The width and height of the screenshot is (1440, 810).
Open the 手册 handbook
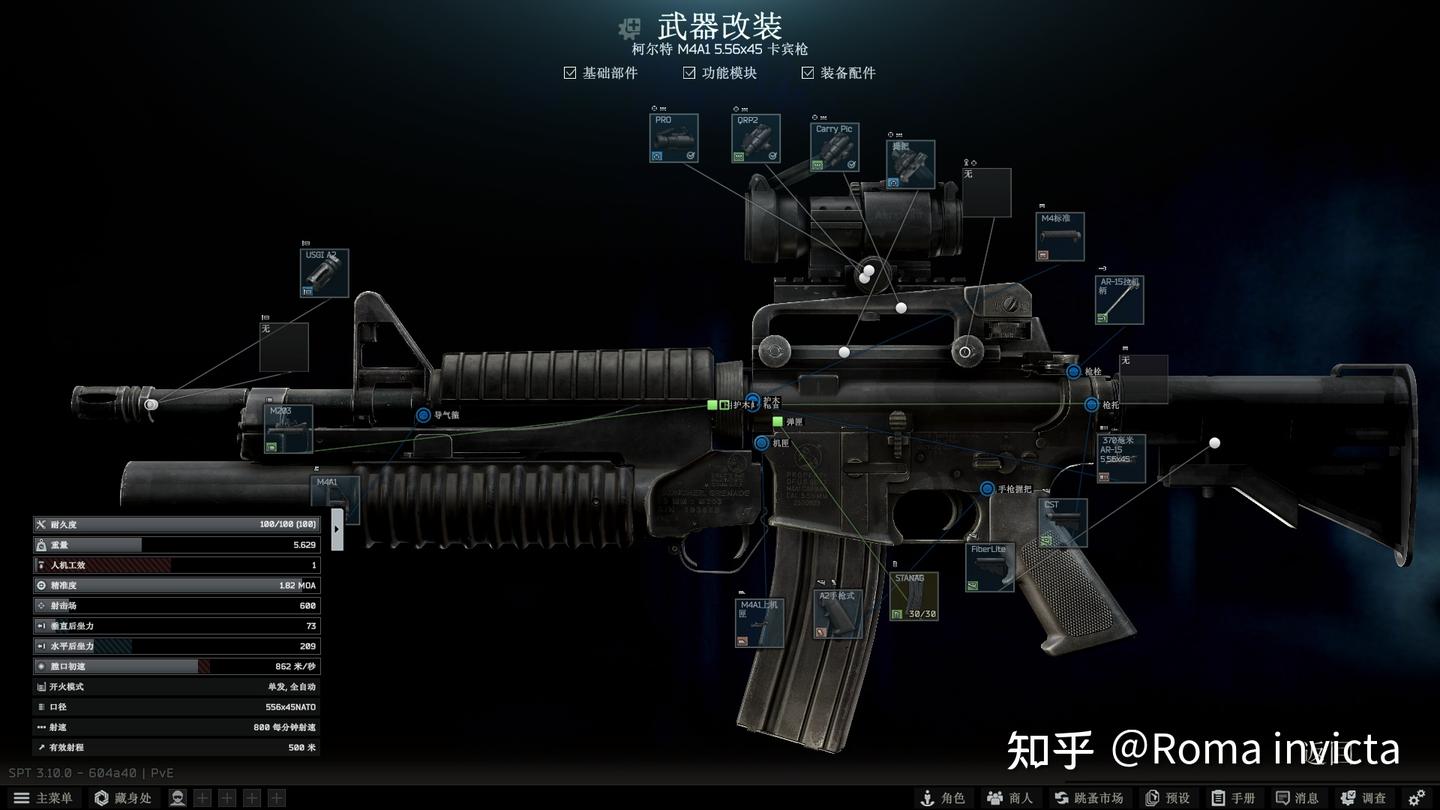coord(1234,797)
